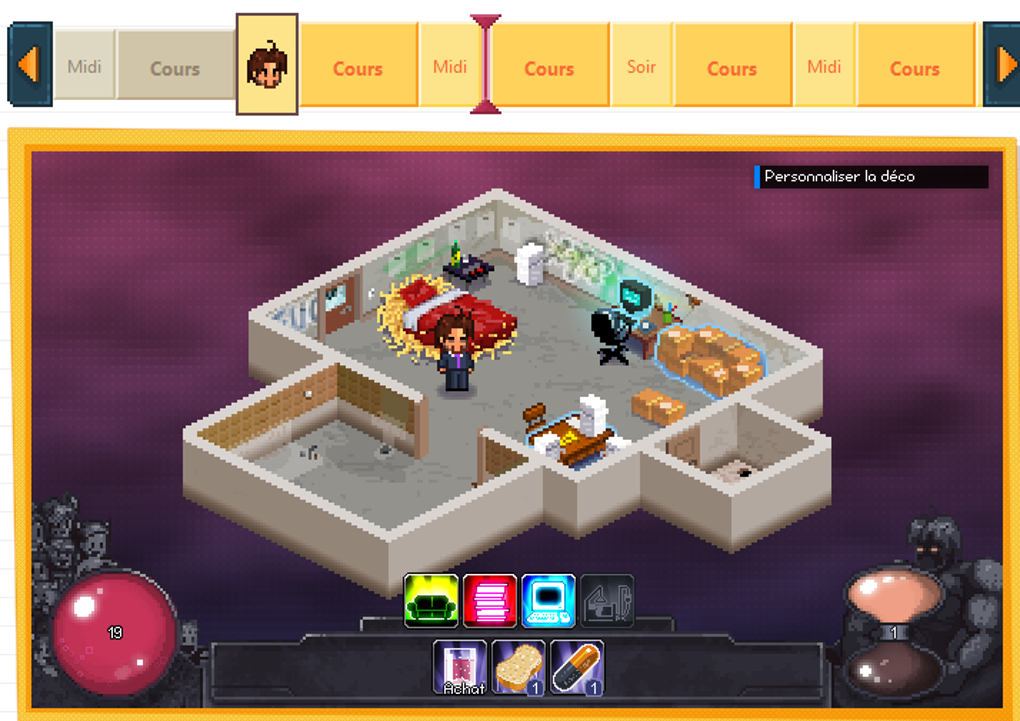Choose the green sofa rest action

point(431,600)
